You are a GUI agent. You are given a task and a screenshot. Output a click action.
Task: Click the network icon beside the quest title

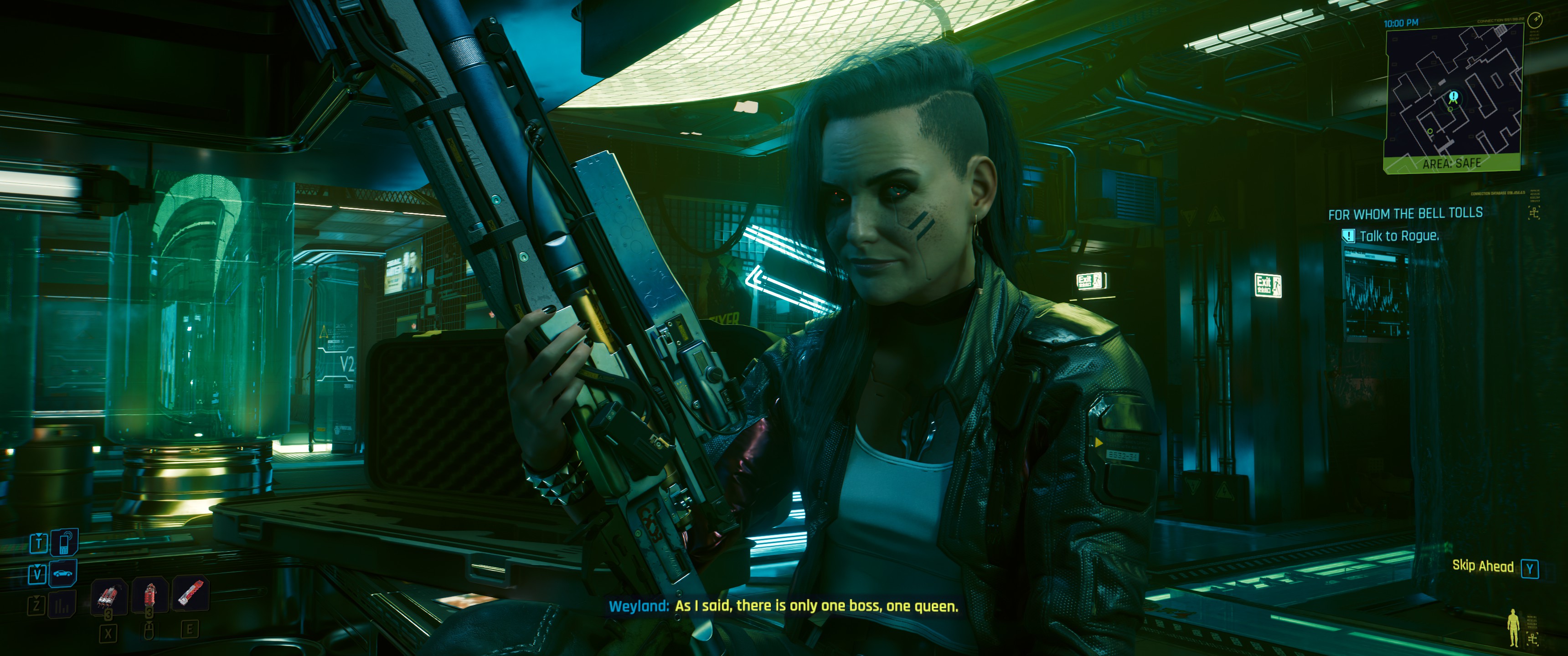(1533, 212)
